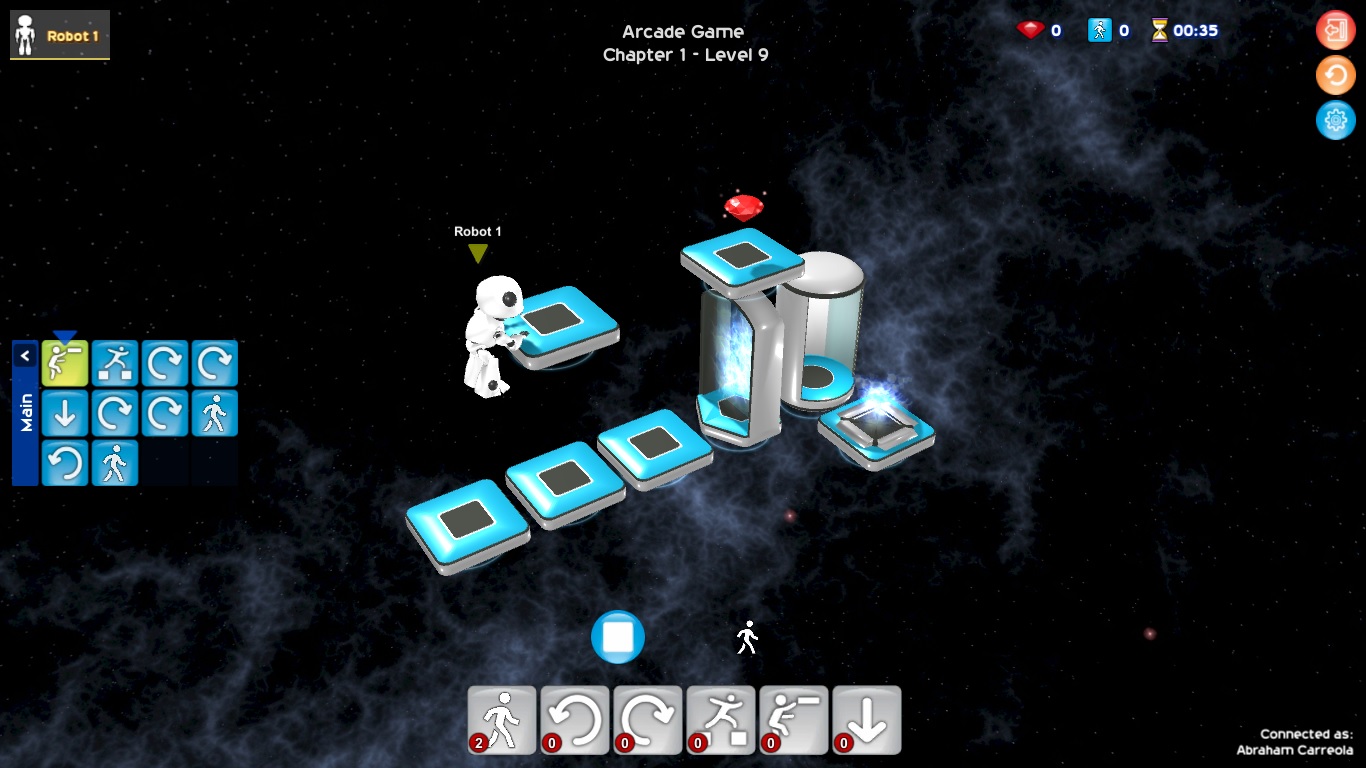Click the move-down arrow command in the palette

(x=867, y=719)
